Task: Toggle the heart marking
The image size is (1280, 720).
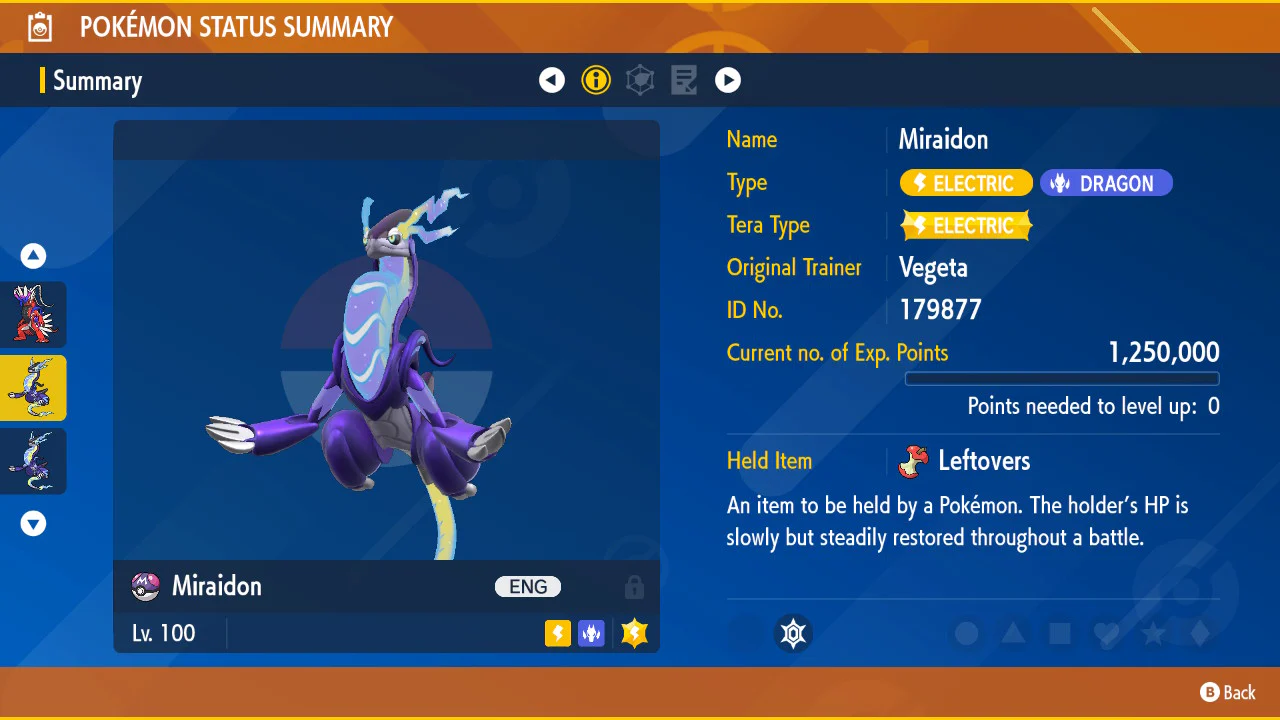Action: (1106, 633)
